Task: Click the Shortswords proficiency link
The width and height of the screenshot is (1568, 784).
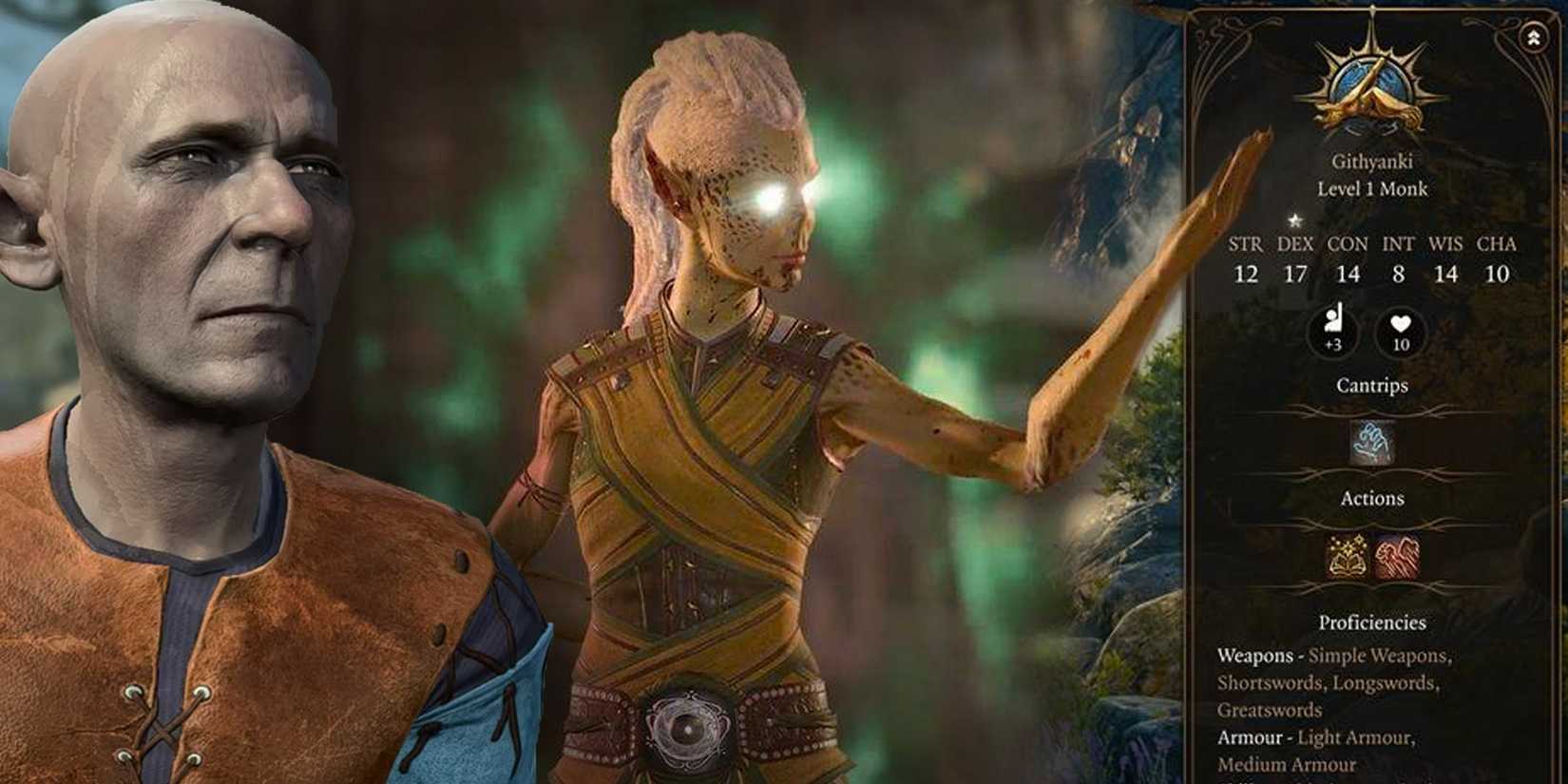Action: point(1272,682)
